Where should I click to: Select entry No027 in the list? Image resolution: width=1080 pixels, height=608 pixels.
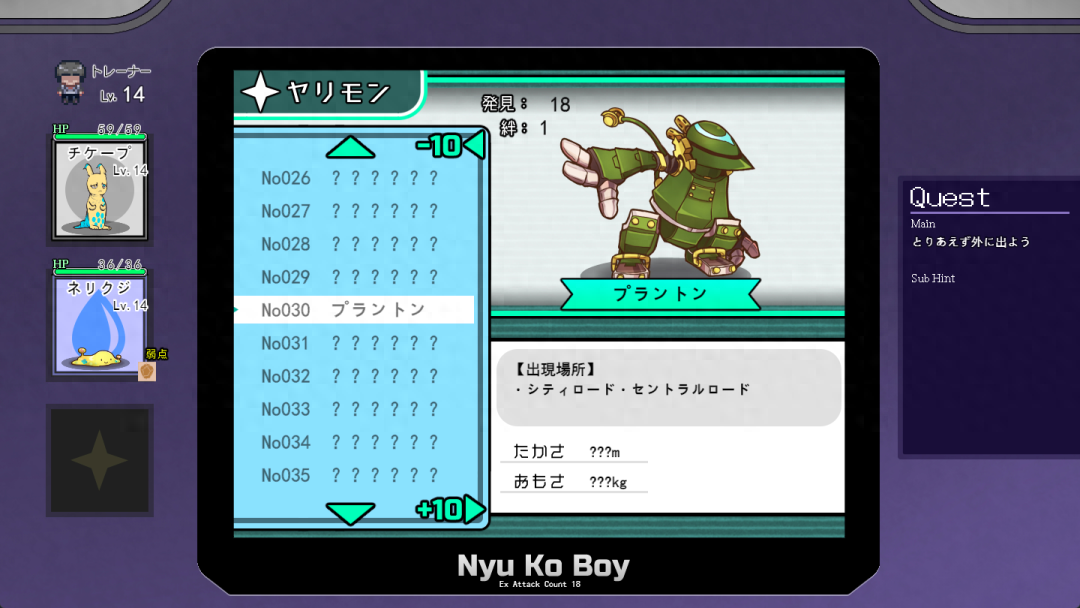tap(351, 211)
